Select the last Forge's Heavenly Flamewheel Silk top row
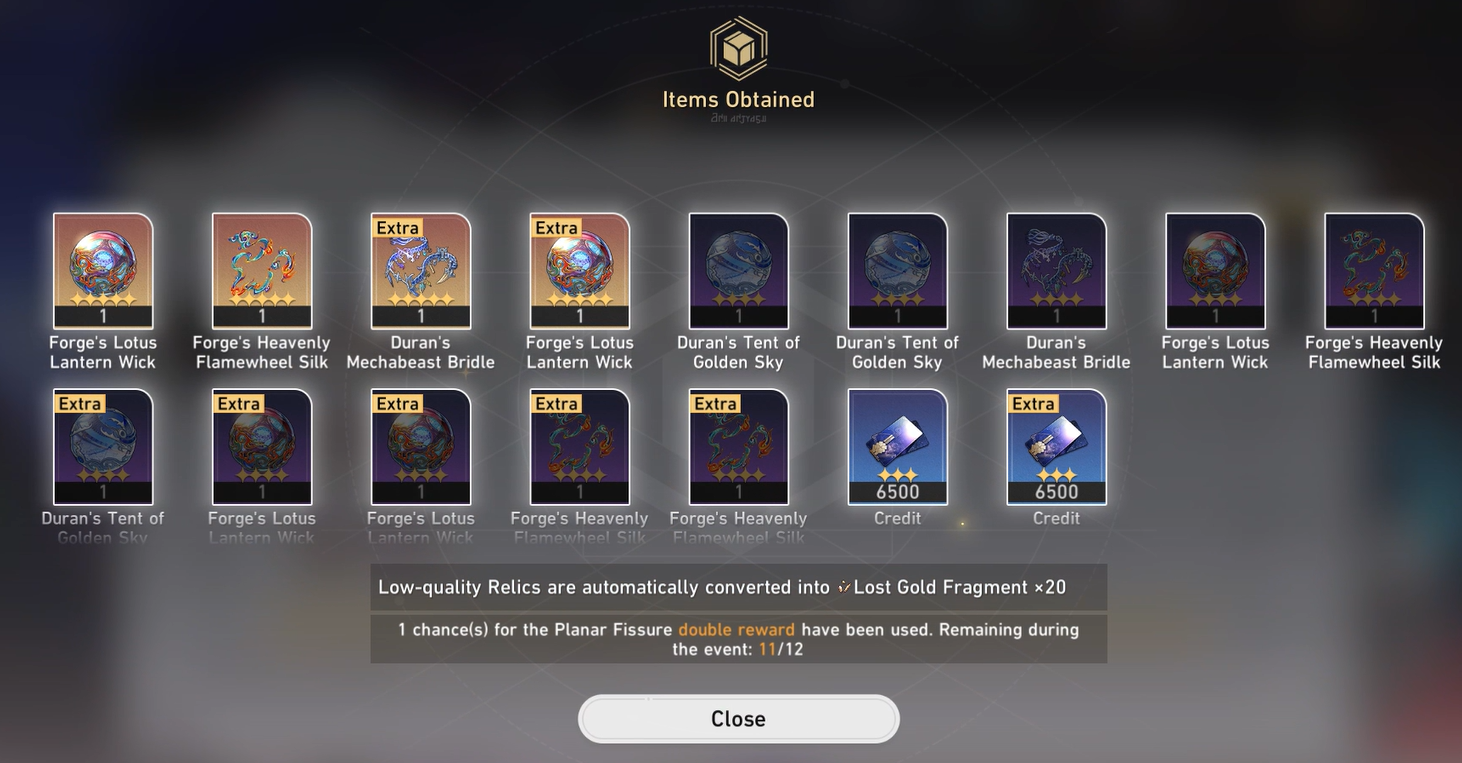The image size is (1462, 763). point(1374,268)
